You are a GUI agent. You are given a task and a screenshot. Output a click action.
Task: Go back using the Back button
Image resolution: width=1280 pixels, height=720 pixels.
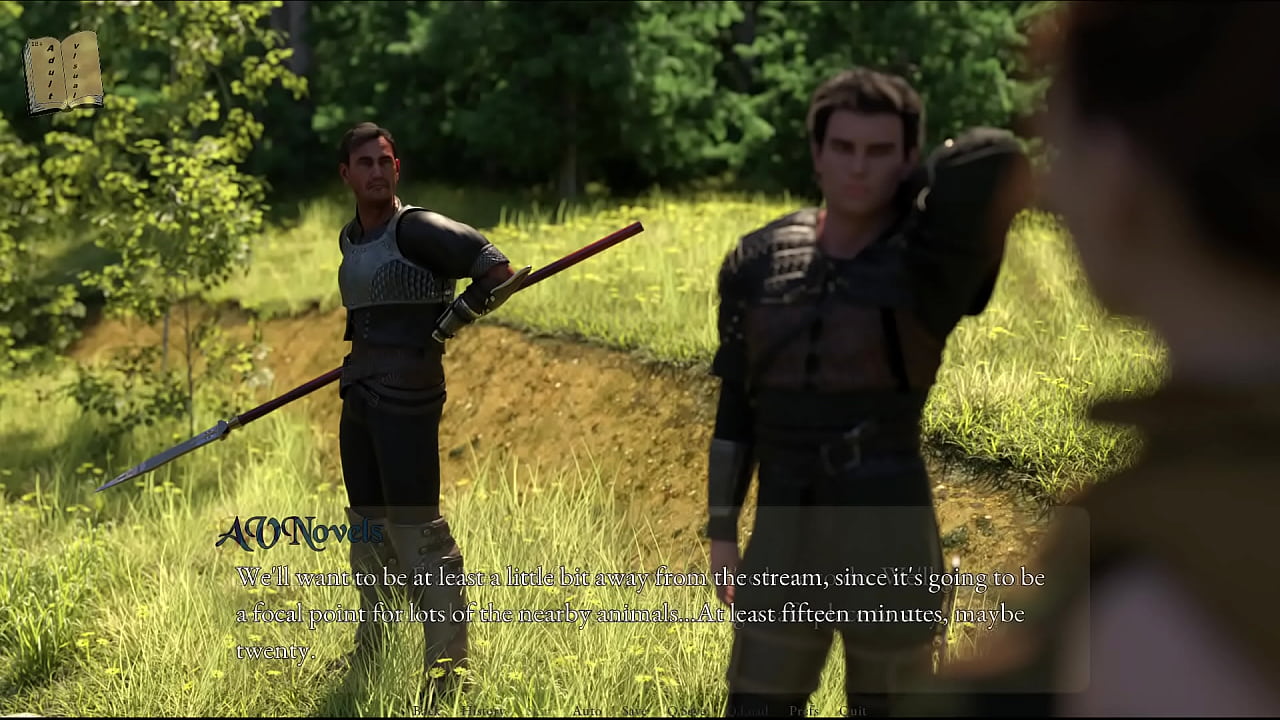coord(426,711)
